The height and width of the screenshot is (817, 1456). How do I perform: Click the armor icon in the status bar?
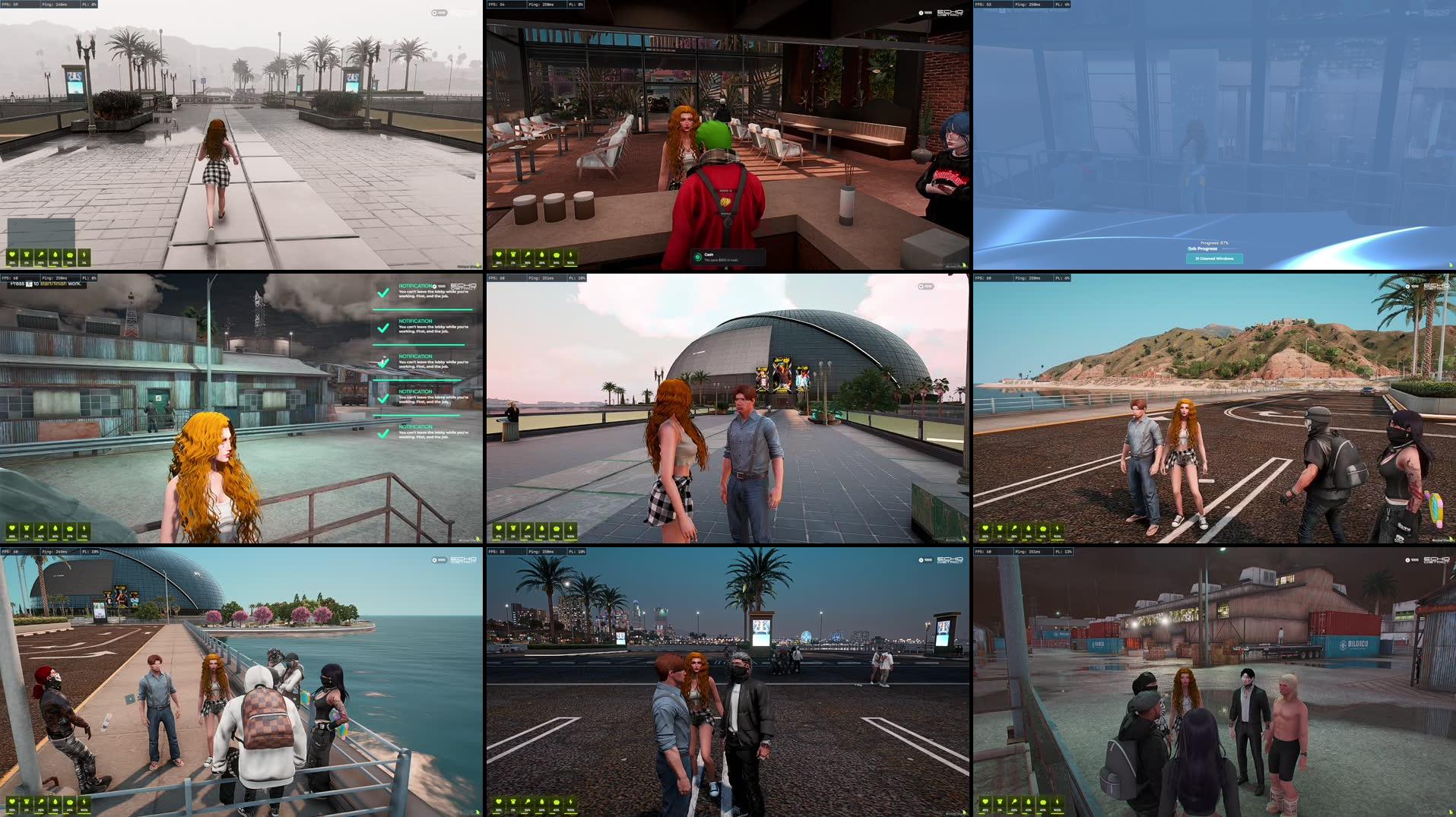(27, 254)
